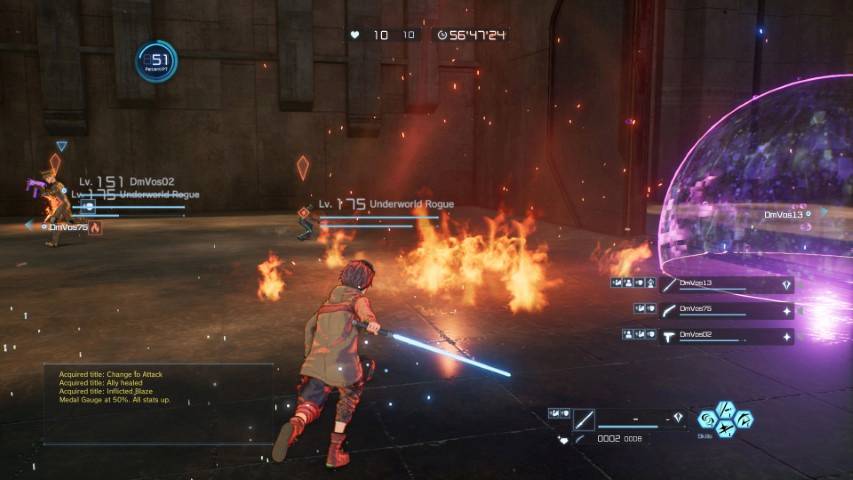853x480 pixels.
Task: Activate the swirl skill hexagon
Action: point(708,419)
